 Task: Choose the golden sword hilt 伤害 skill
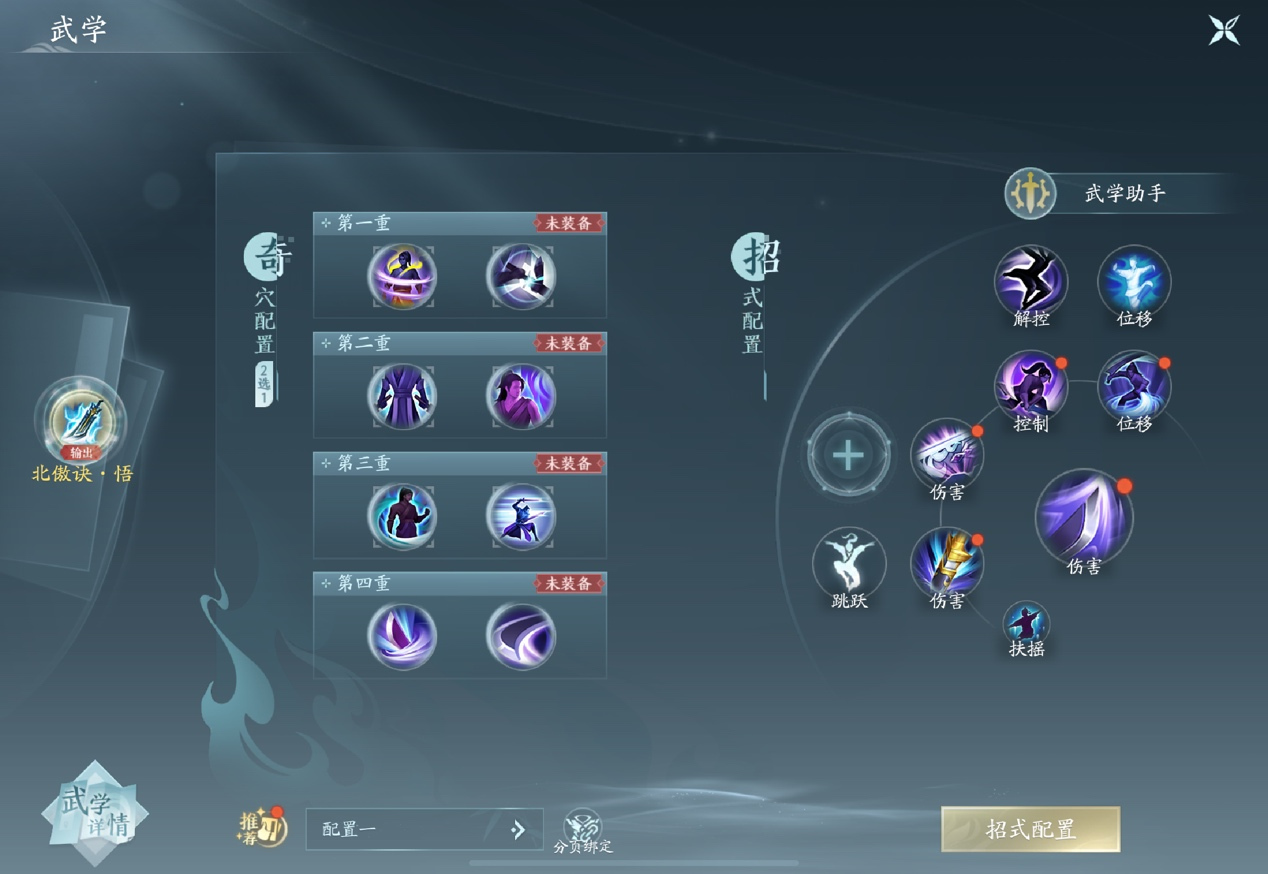click(x=946, y=563)
